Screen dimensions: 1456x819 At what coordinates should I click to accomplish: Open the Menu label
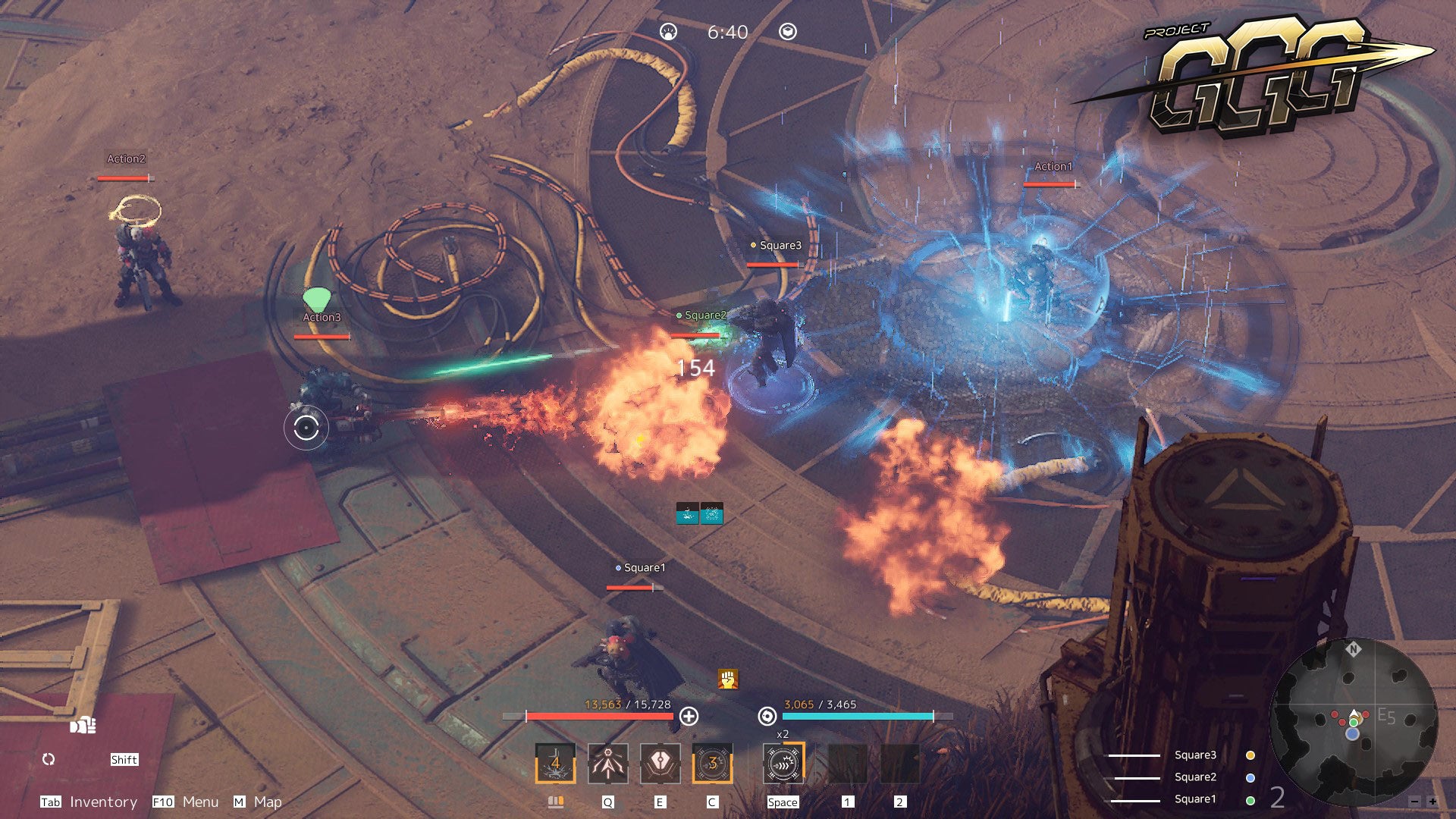click(200, 802)
